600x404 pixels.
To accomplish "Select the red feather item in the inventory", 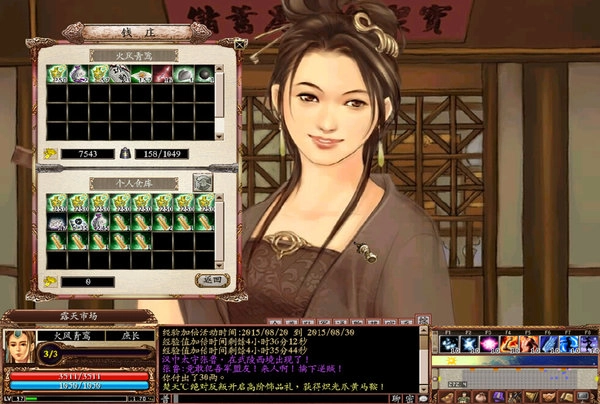I will (163, 74).
